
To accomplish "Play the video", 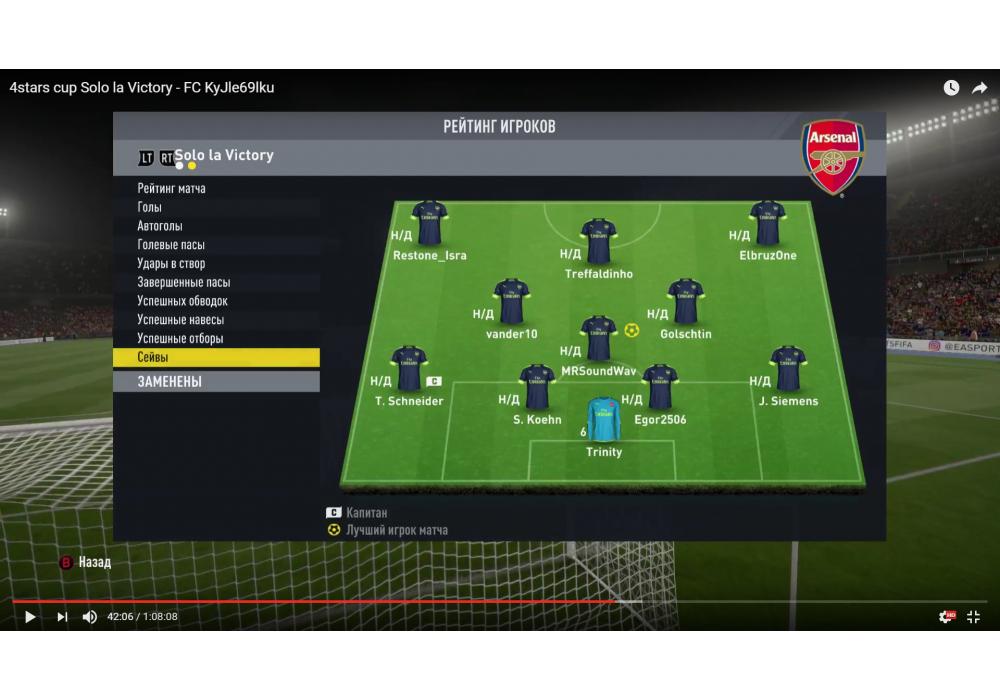I will [30, 617].
